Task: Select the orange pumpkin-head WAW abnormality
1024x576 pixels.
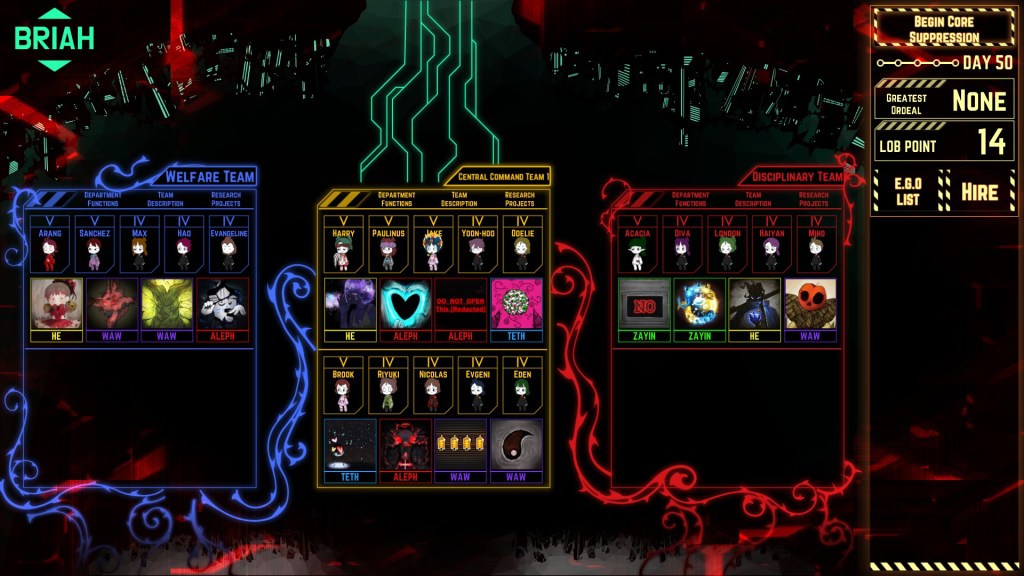Action: click(810, 304)
